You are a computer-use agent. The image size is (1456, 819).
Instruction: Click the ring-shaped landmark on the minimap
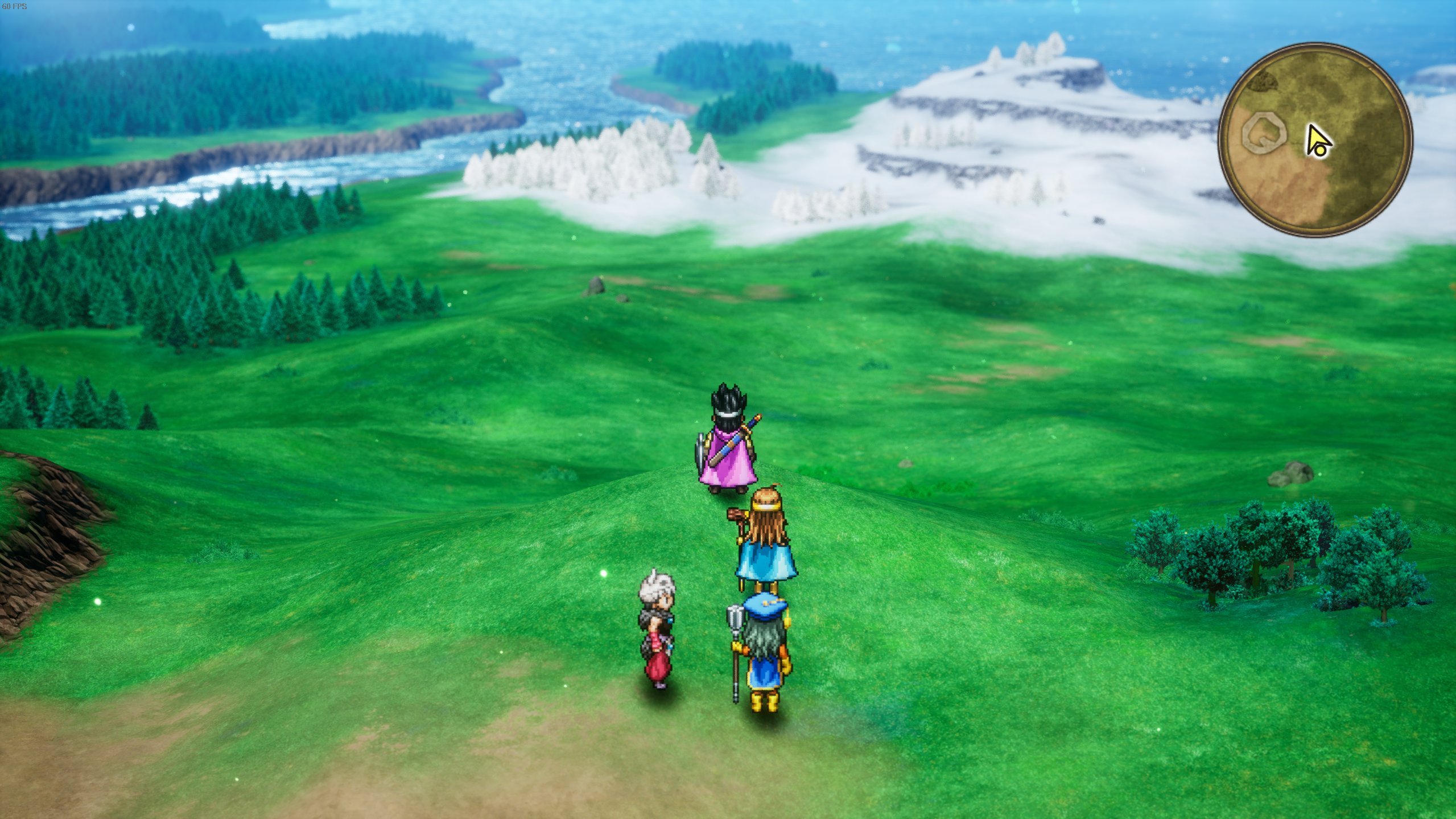tap(1263, 133)
